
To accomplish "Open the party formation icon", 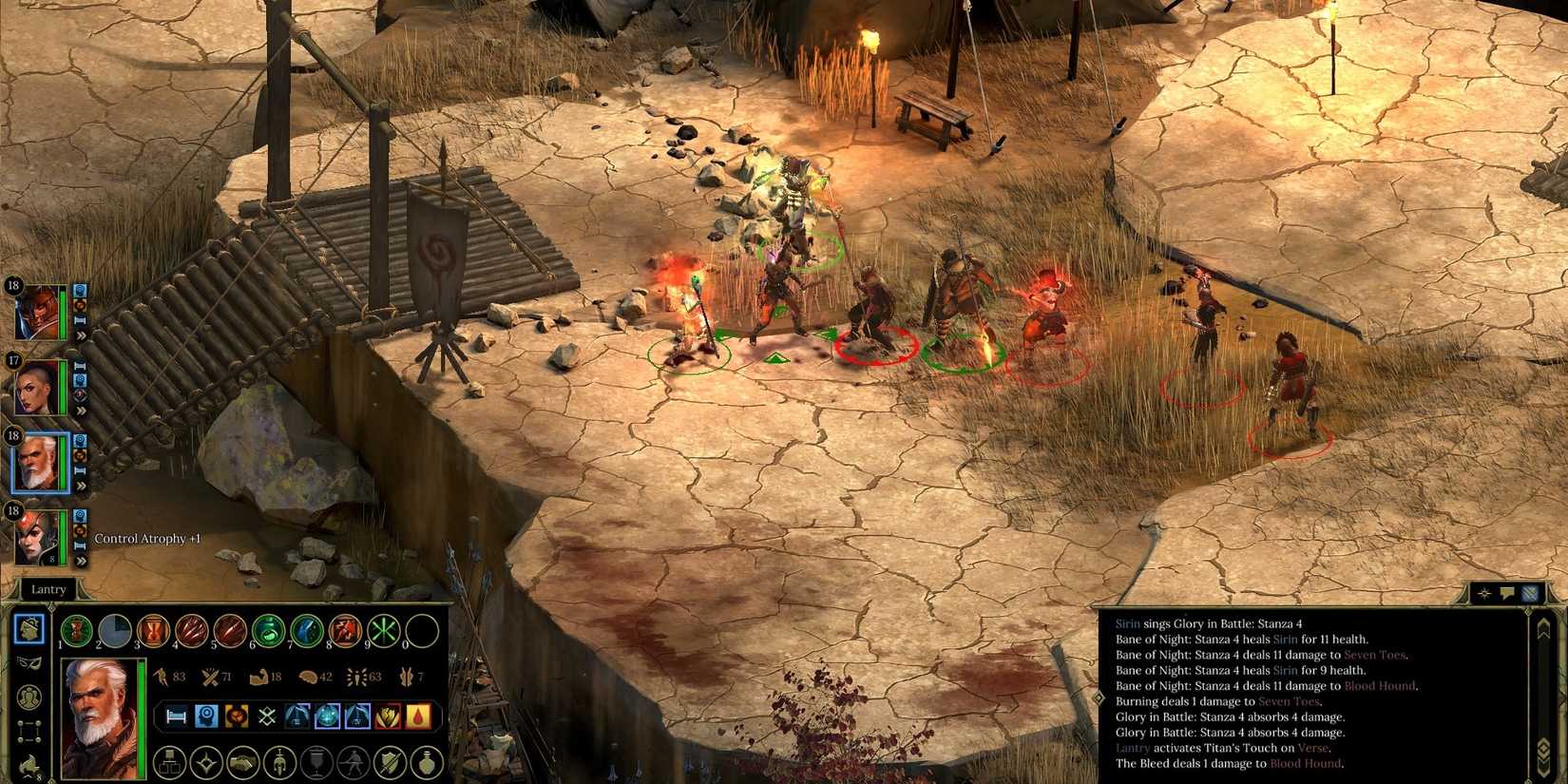I will [x=29, y=732].
